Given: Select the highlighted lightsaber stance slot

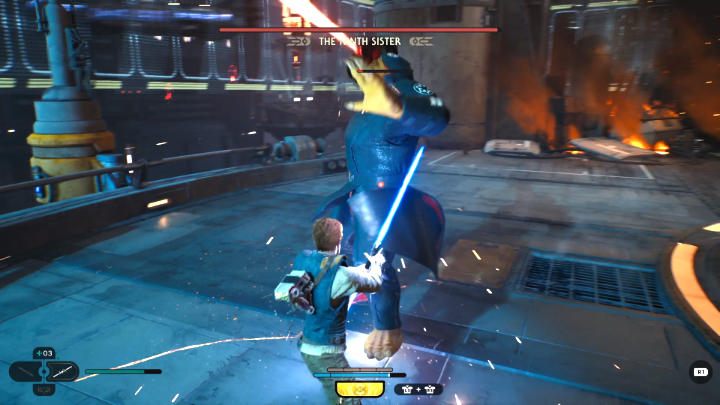Looking at the screenshot, I should (x=62, y=372).
